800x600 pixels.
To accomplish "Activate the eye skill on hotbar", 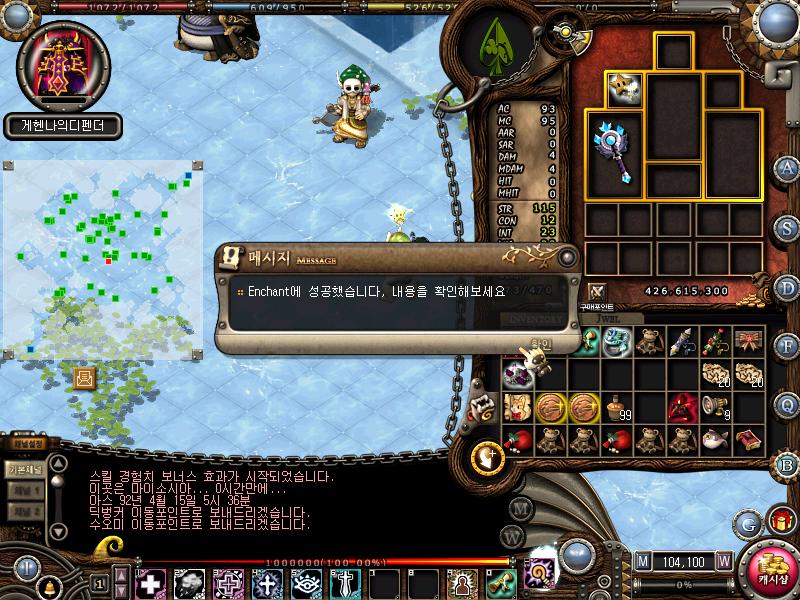I will point(305,583).
